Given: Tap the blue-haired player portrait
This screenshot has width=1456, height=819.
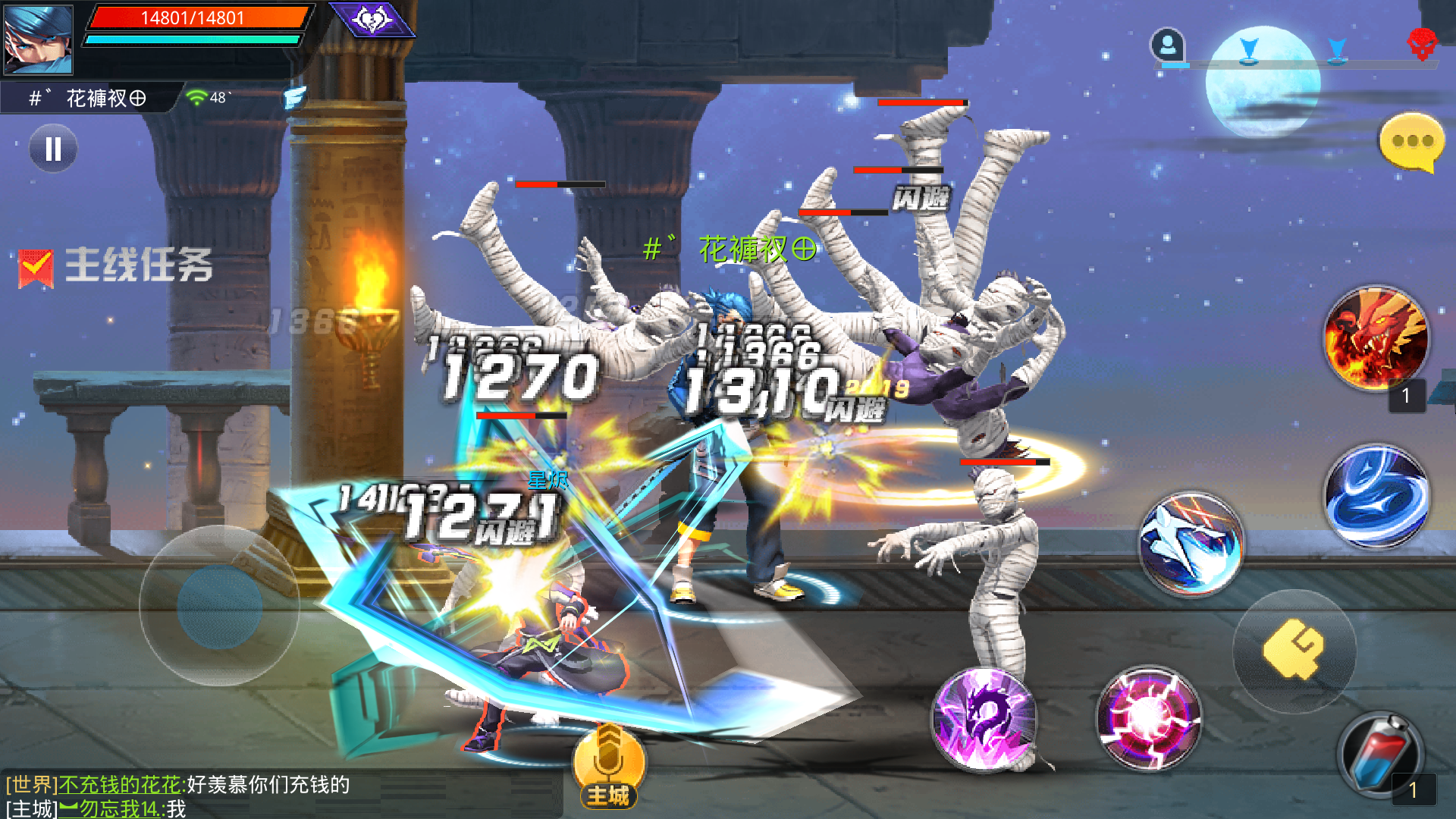Looking at the screenshot, I should click(38, 39).
